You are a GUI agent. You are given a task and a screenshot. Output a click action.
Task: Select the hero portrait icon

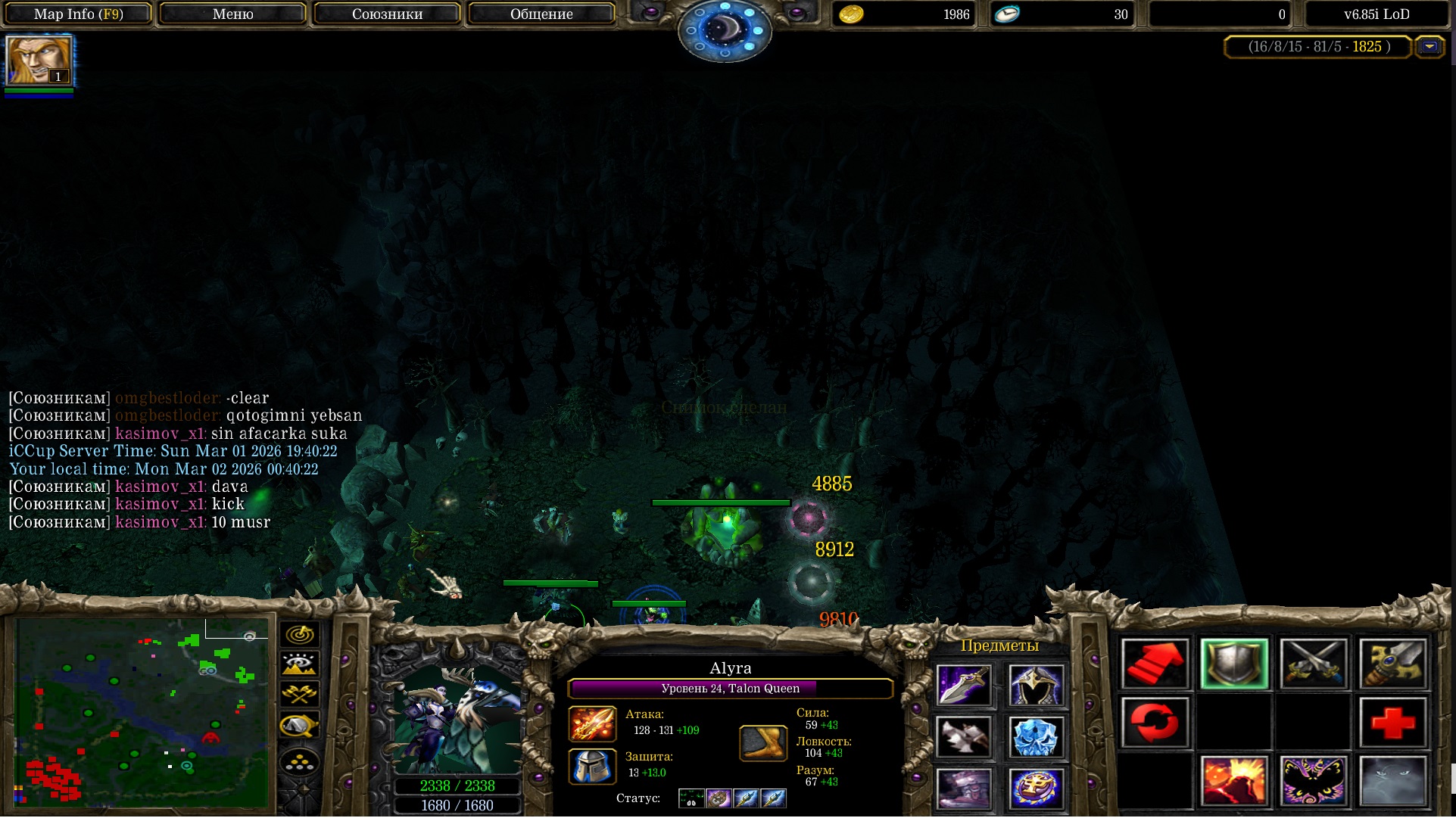coord(39,61)
